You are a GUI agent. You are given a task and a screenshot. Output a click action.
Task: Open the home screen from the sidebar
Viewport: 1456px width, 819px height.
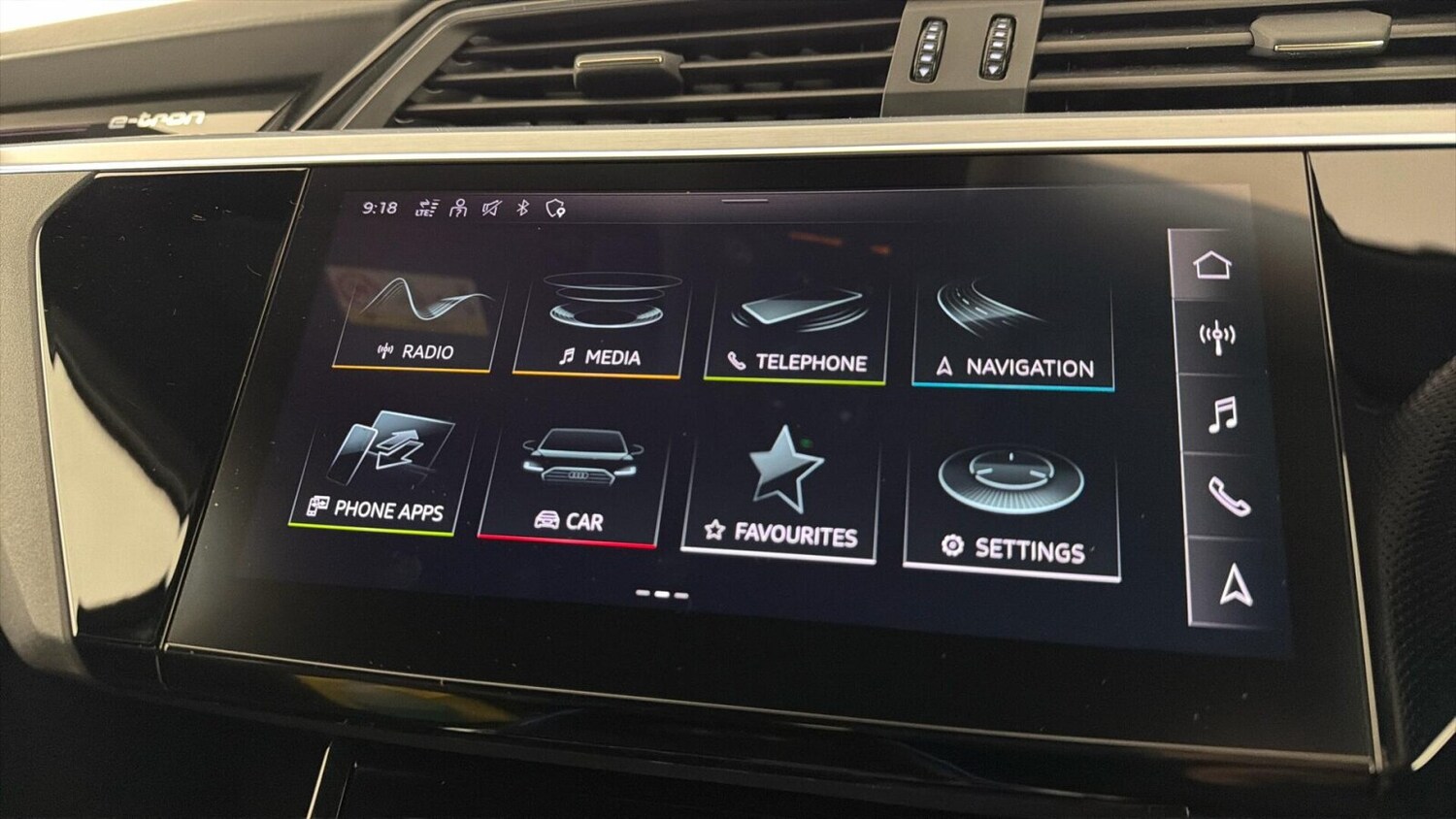(x=1214, y=263)
